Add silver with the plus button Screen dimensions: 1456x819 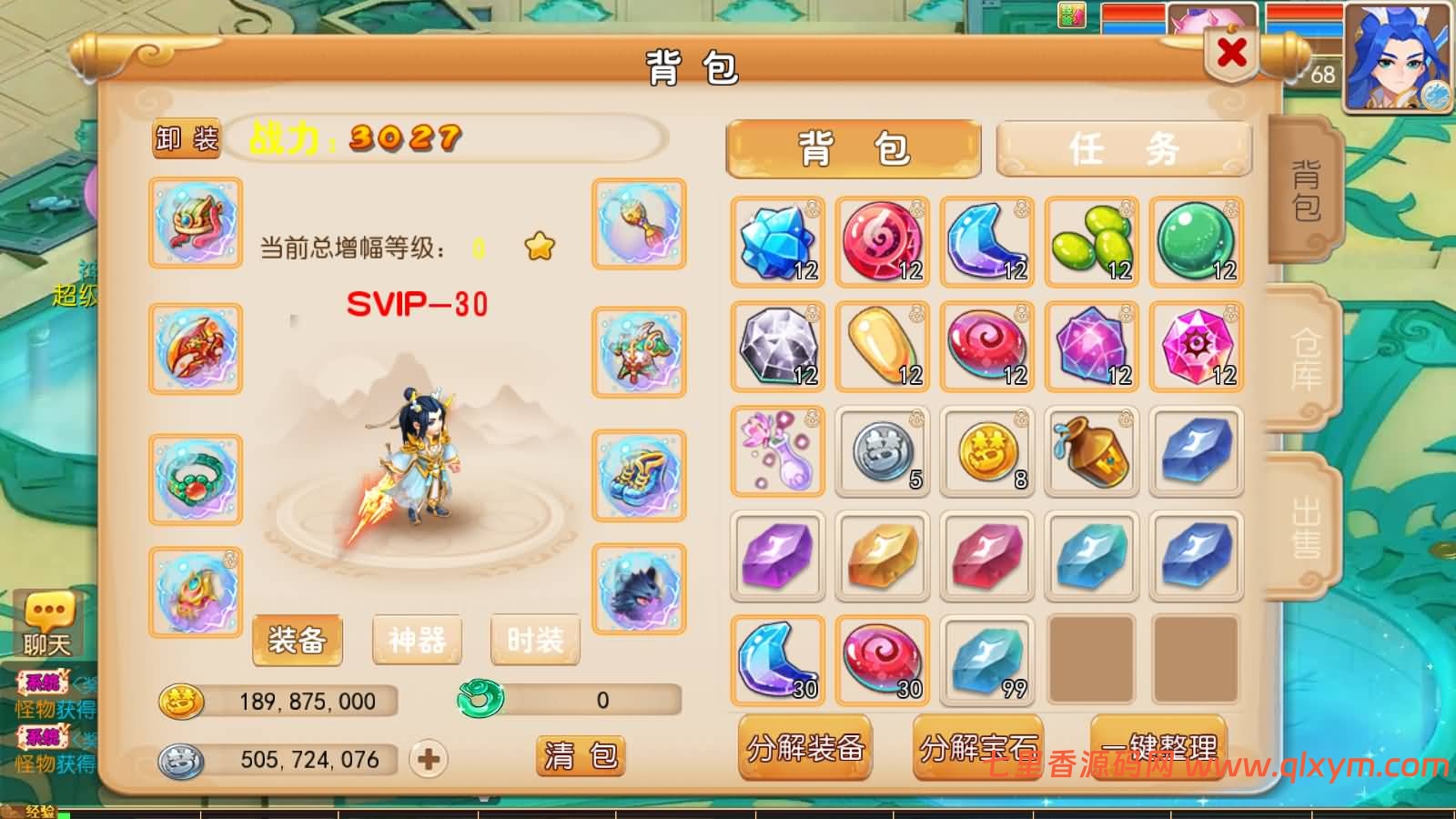pyautogui.click(x=429, y=759)
